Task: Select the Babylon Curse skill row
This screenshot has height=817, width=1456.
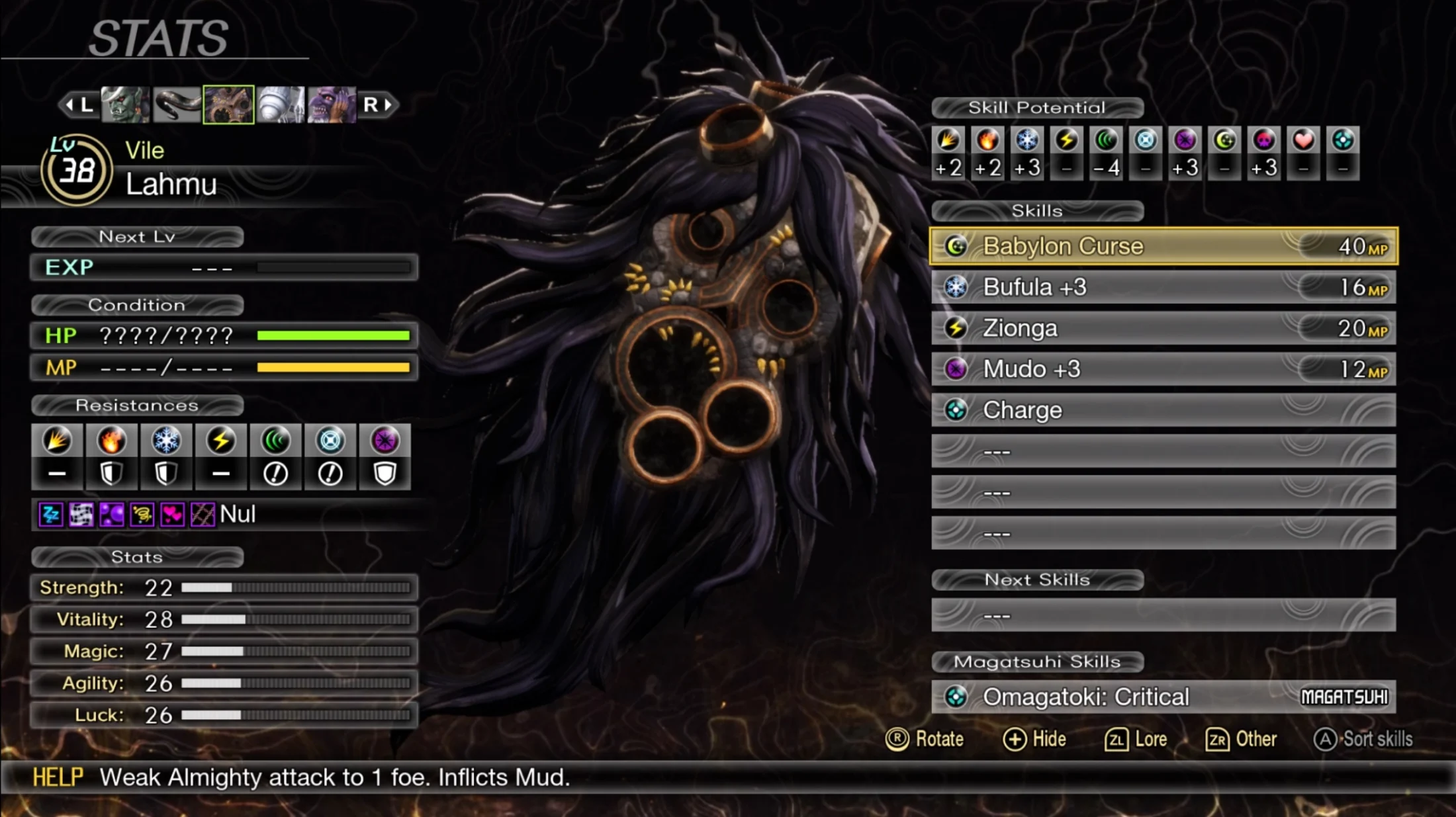Action: 1163,246
